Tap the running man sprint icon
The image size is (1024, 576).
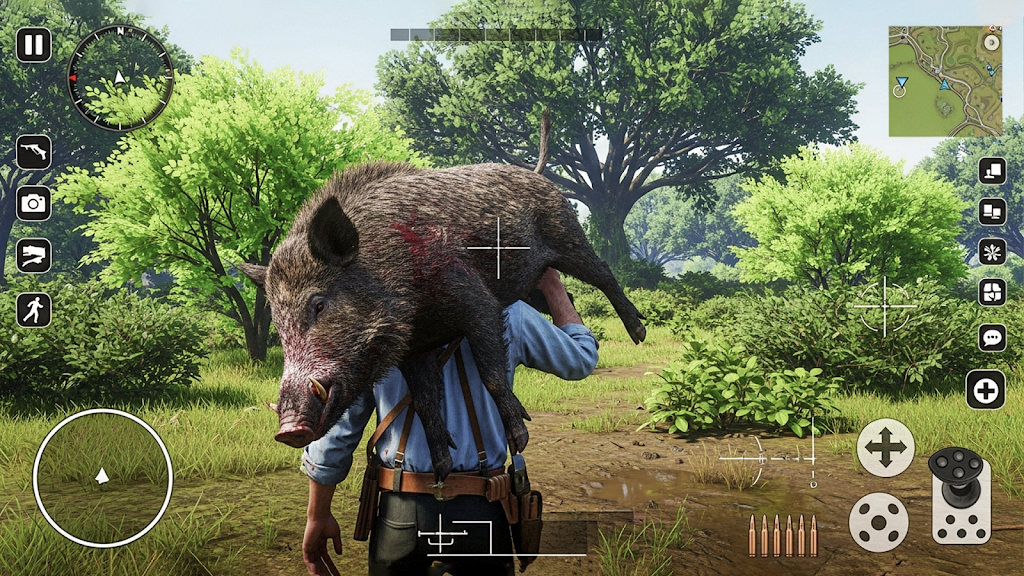point(33,309)
